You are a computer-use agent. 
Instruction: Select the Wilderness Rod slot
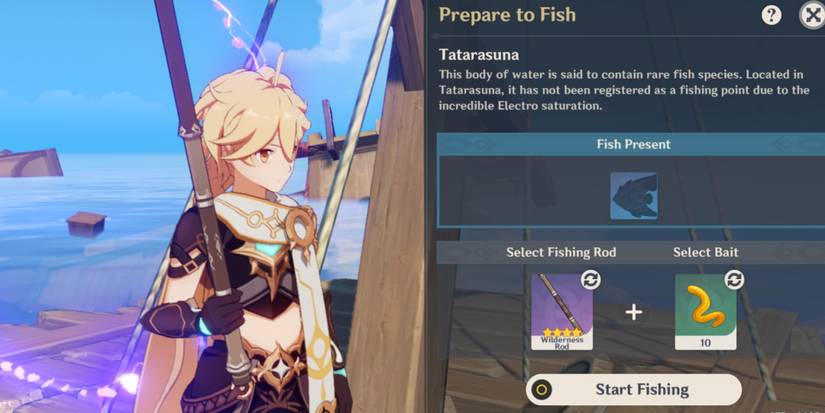561,311
